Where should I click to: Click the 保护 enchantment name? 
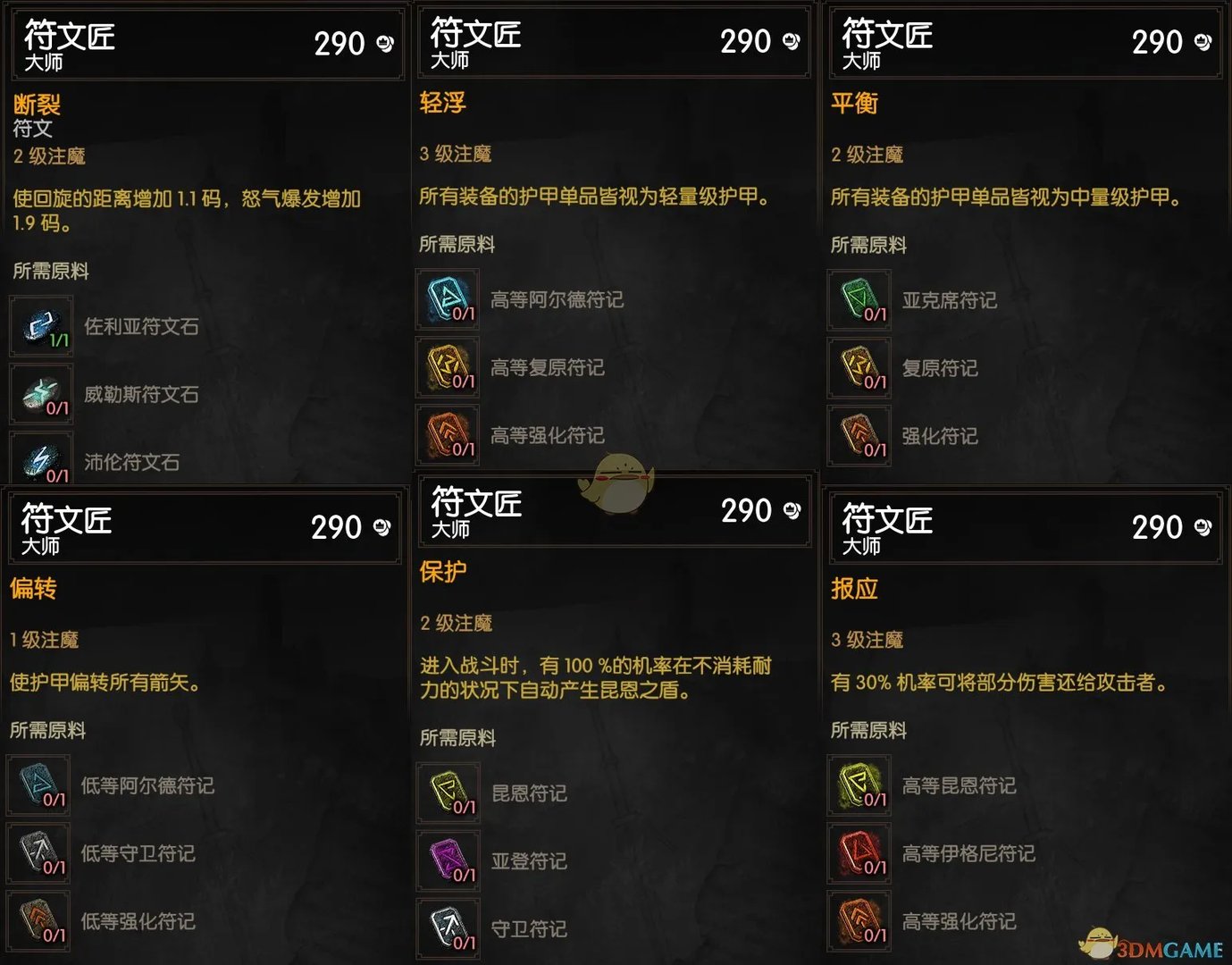(x=442, y=570)
